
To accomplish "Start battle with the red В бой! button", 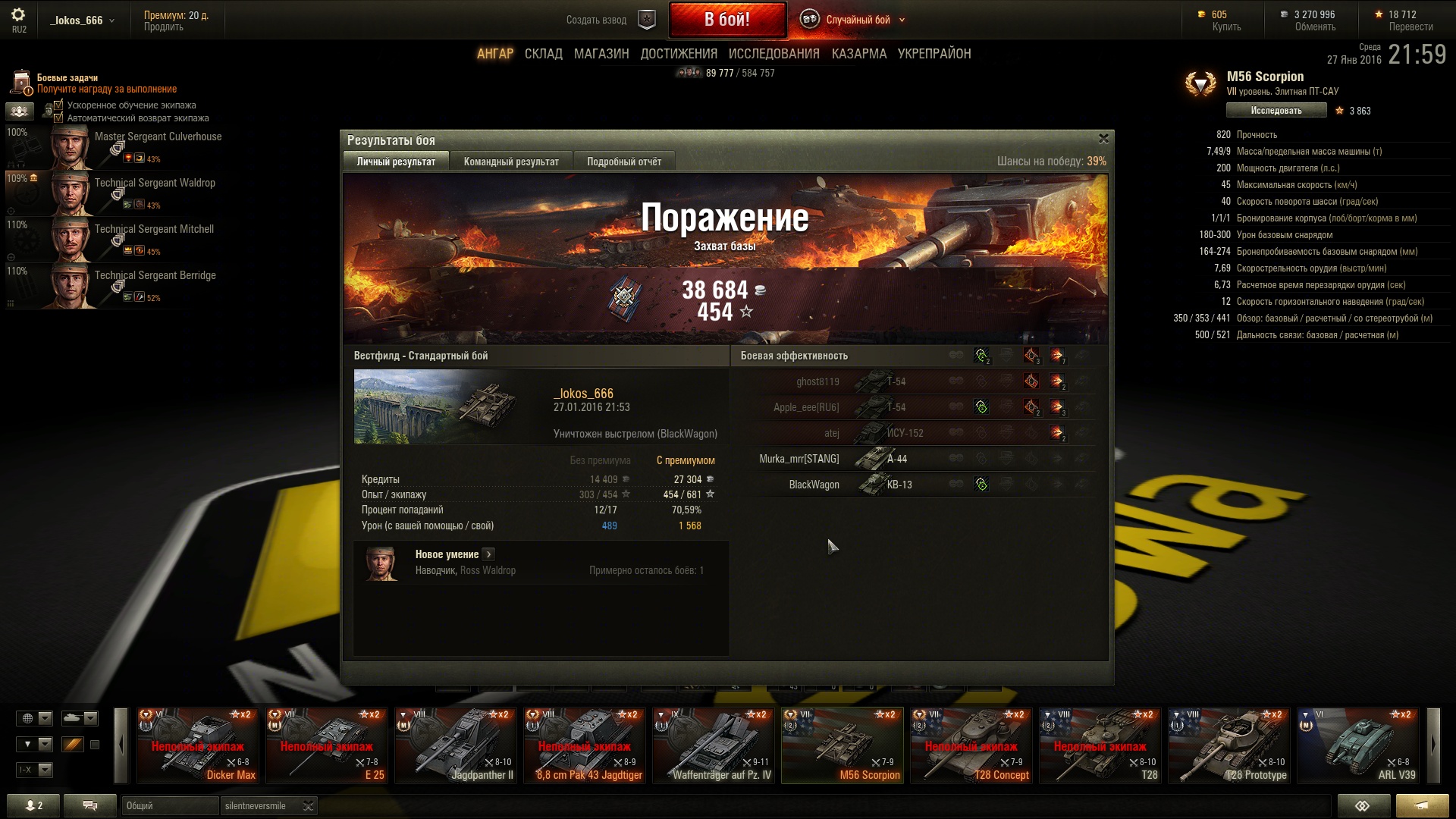I will [x=726, y=20].
